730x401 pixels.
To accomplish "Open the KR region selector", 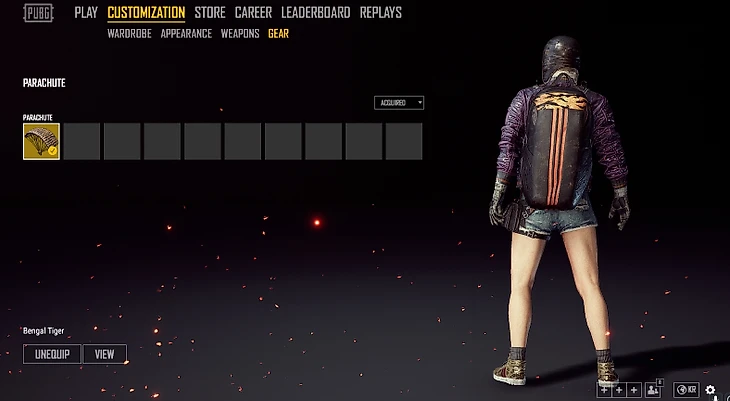I will [687, 390].
